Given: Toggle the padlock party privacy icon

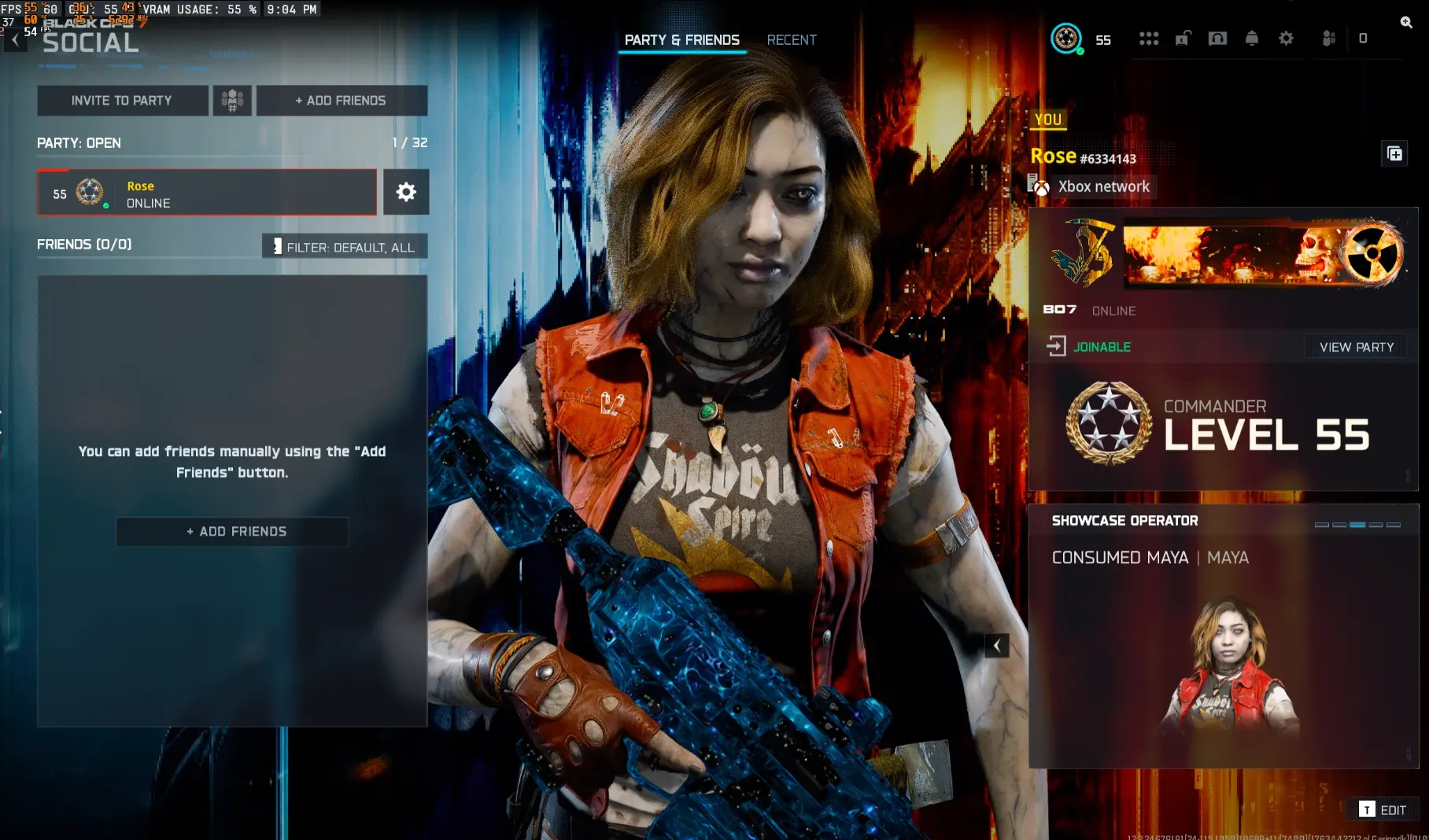Looking at the screenshot, I should coord(1183,39).
